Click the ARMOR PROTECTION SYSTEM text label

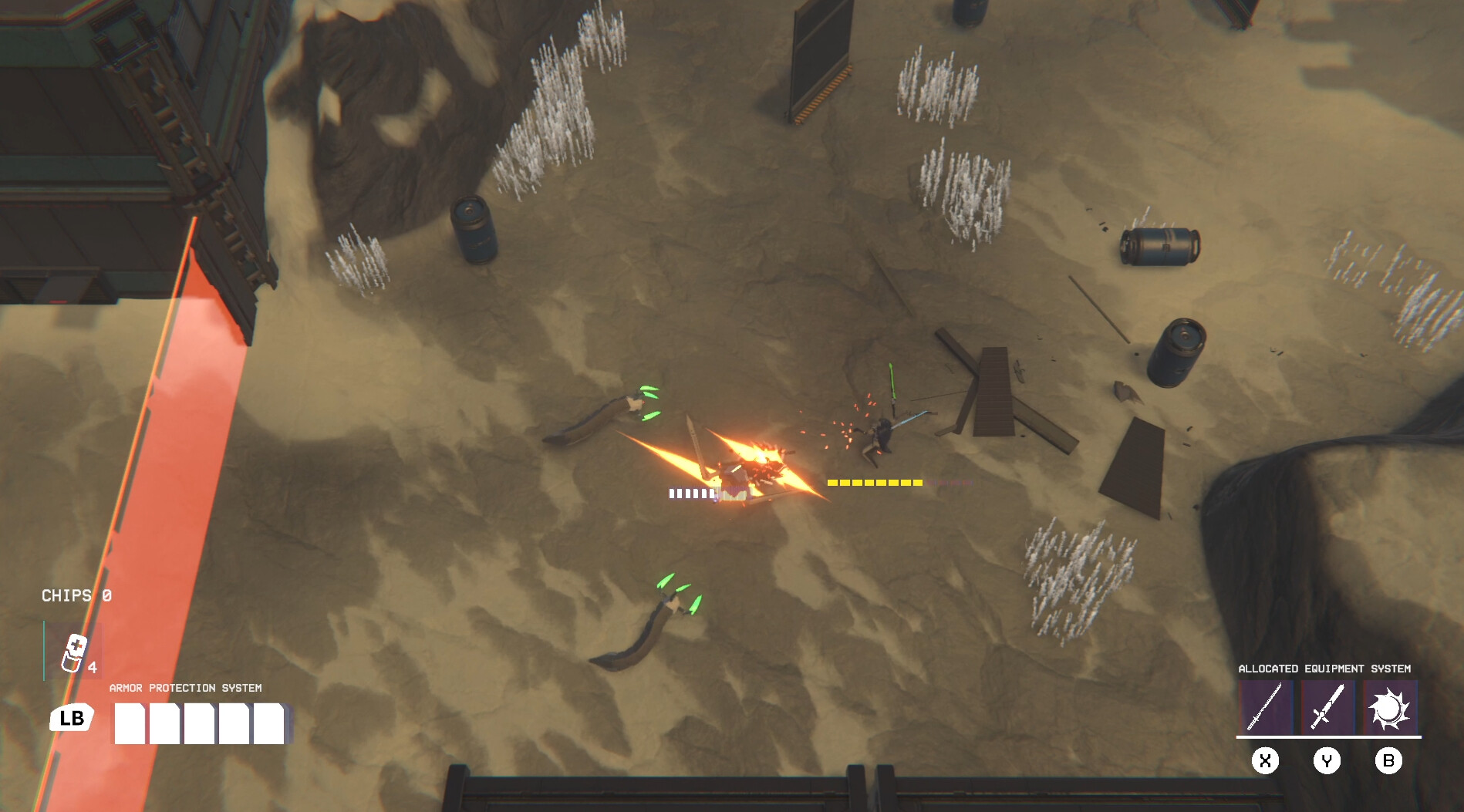(185, 686)
